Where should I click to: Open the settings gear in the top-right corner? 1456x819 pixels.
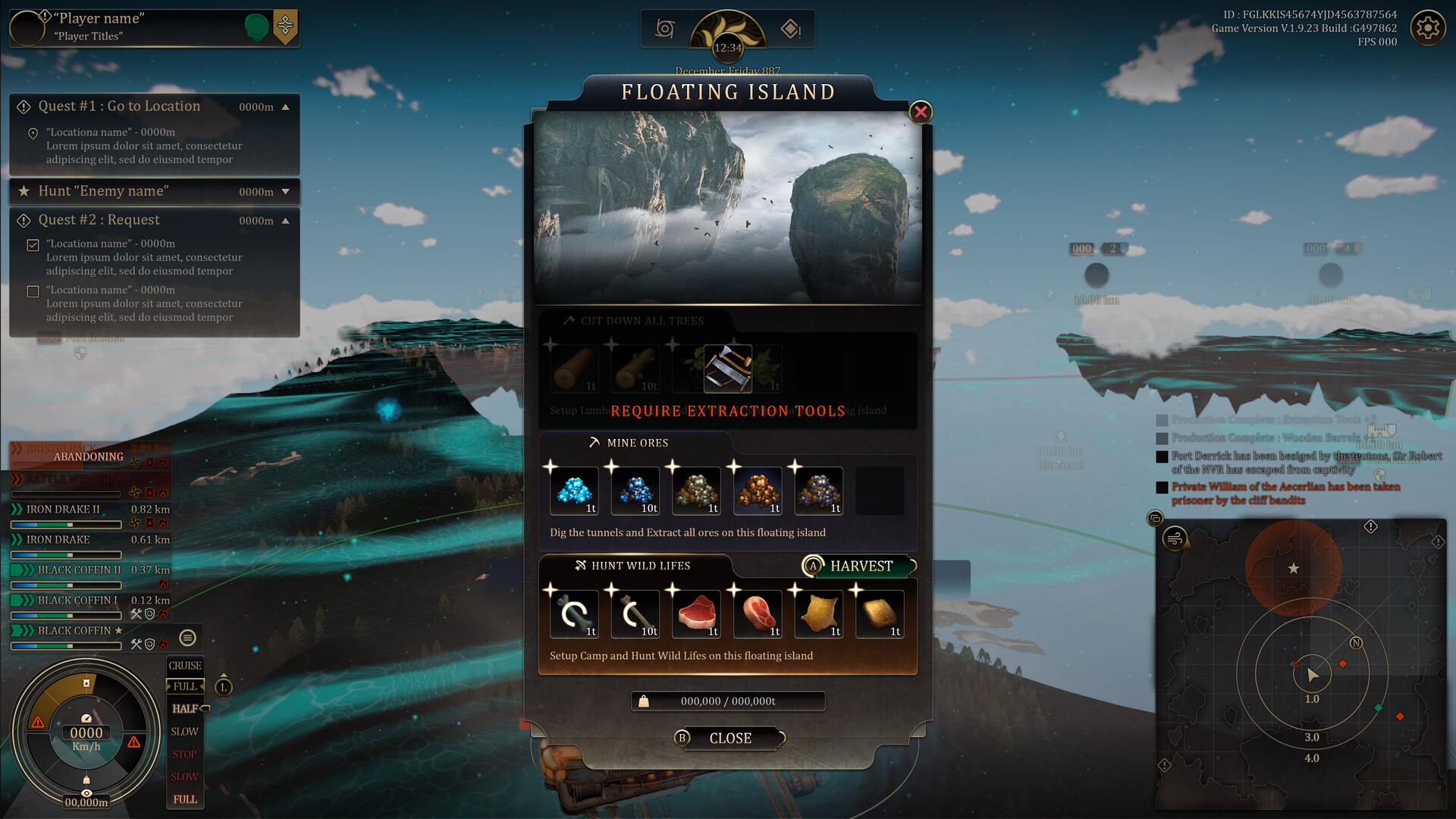[x=1428, y=27]
